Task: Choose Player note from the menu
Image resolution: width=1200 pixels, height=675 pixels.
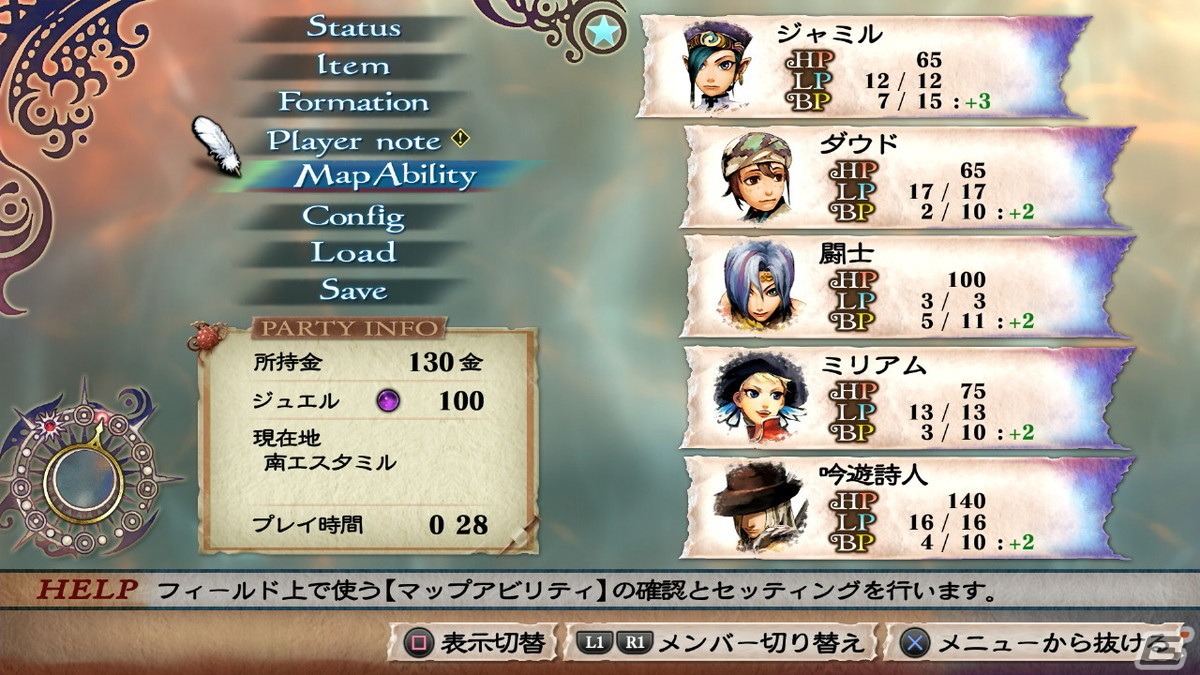Action: (x=354, y=141)
